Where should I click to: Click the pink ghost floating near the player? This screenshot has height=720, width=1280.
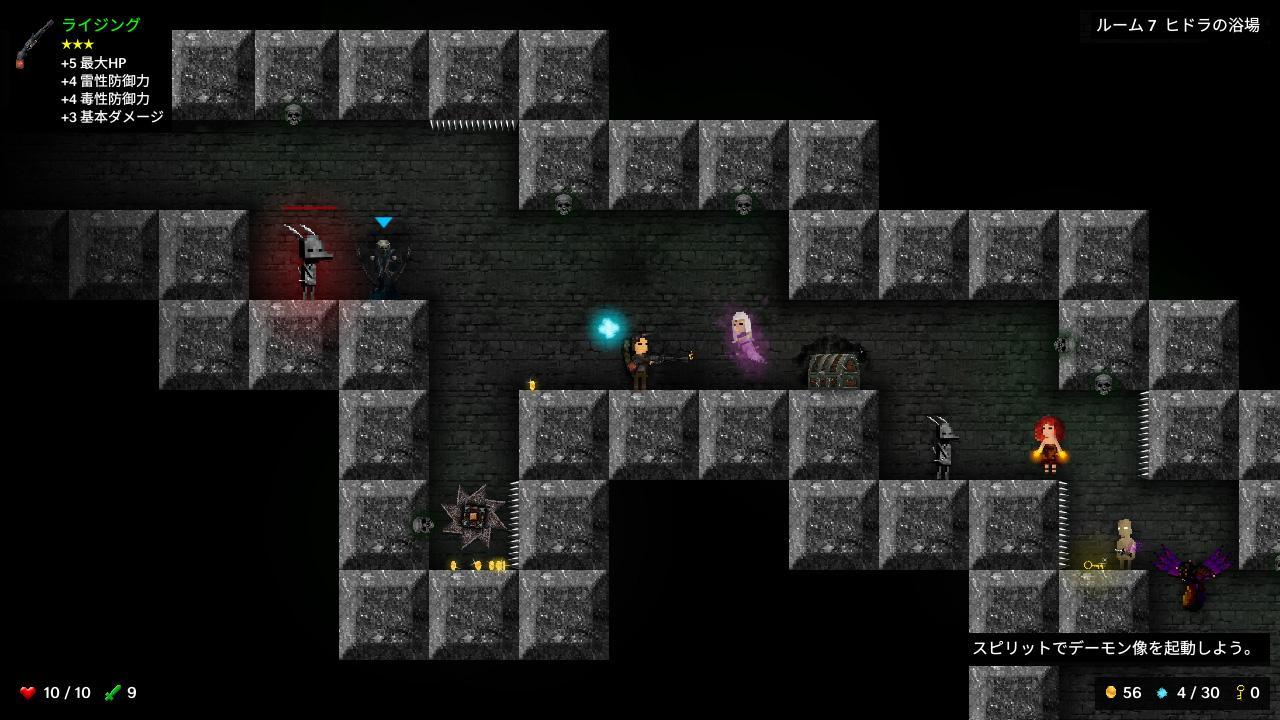740,340
